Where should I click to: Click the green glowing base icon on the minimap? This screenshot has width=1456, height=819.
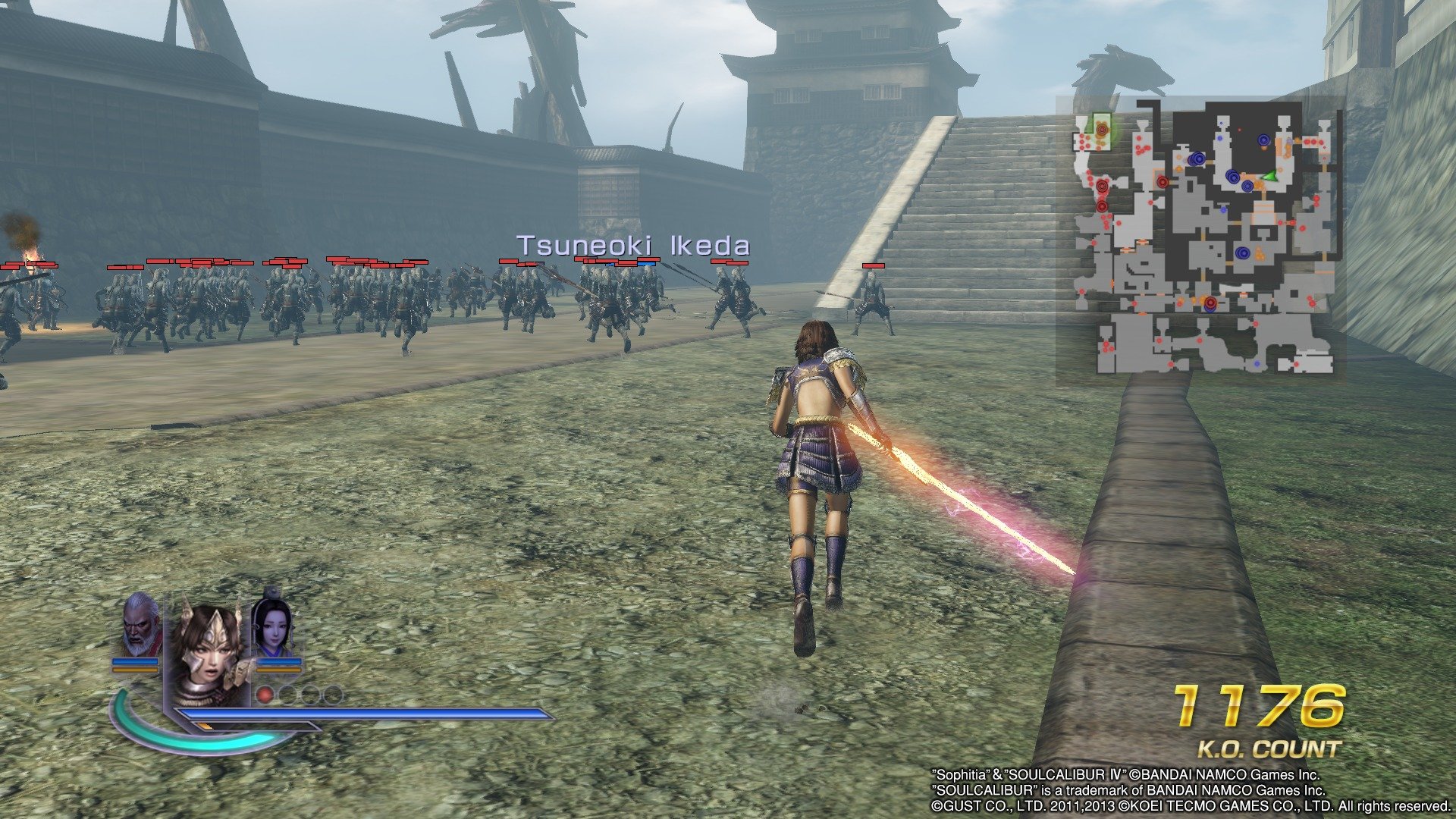pos(1101,130)
